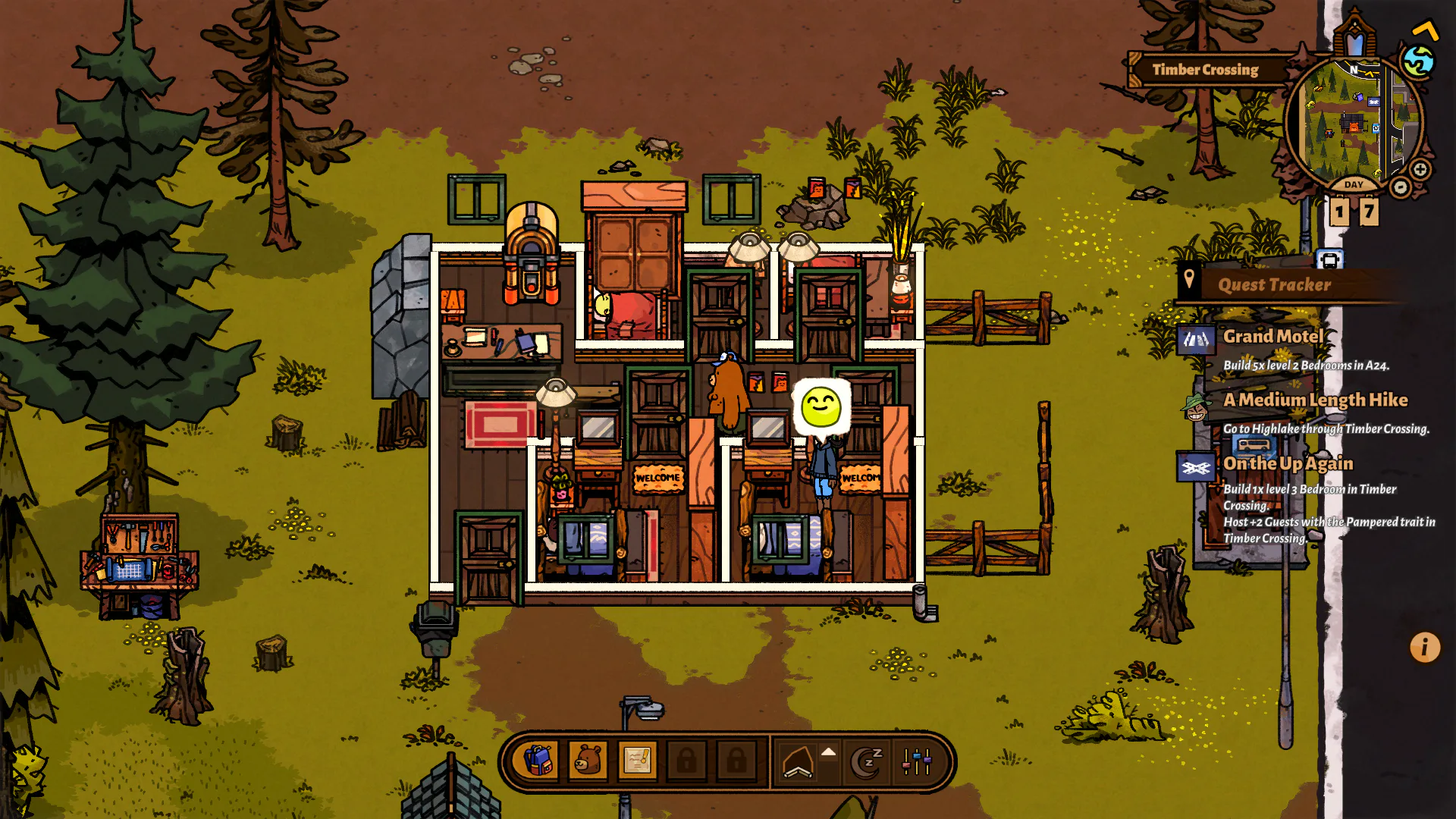Screen dimensions: 1456x819
Task: Open the backpack inventory
Action: click(538, 761)
